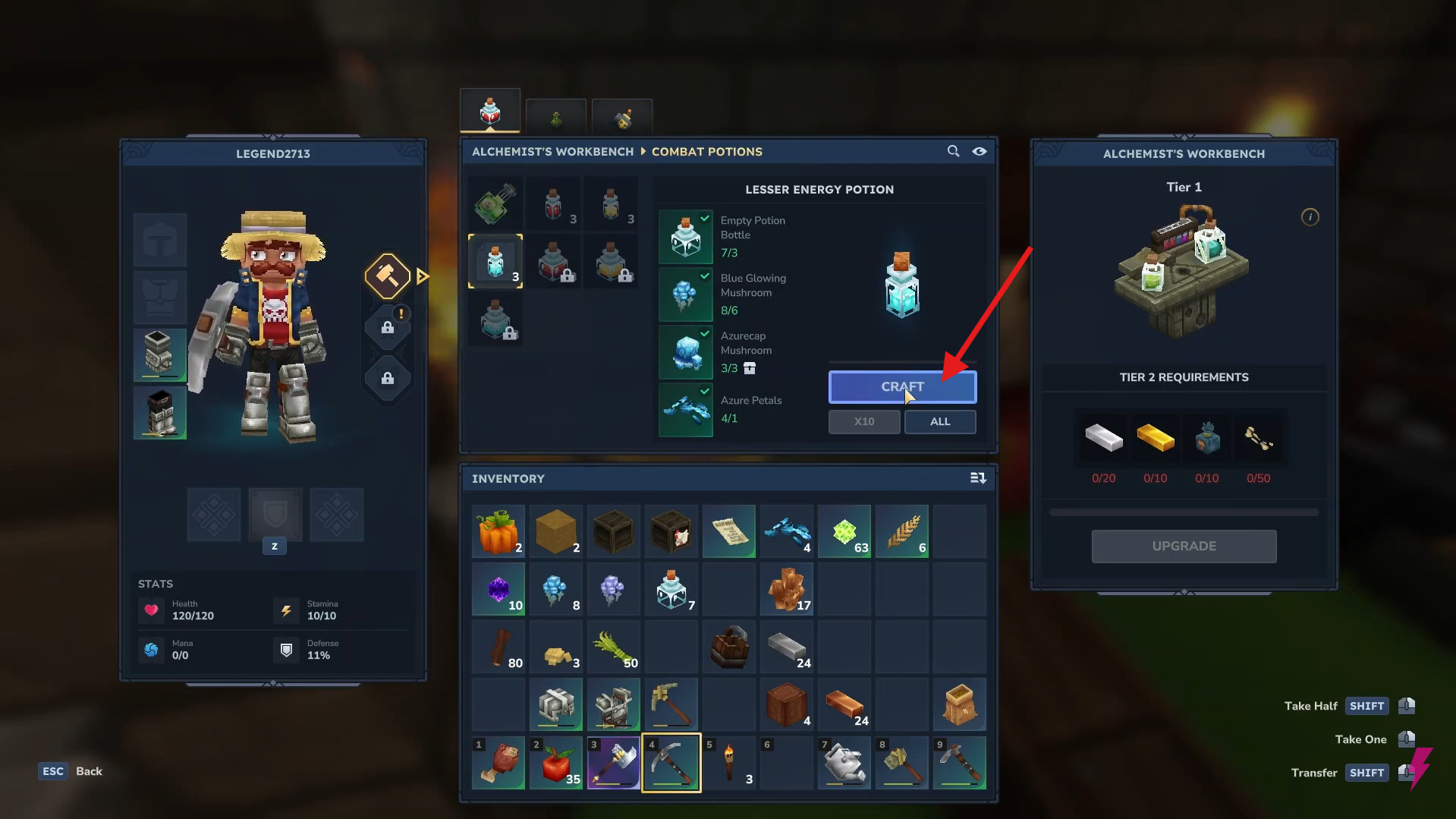The image size is (1456, 819).
Task: Click the Azurecap Mushroom storage chest icon
Action: click(x=750, y=368)
